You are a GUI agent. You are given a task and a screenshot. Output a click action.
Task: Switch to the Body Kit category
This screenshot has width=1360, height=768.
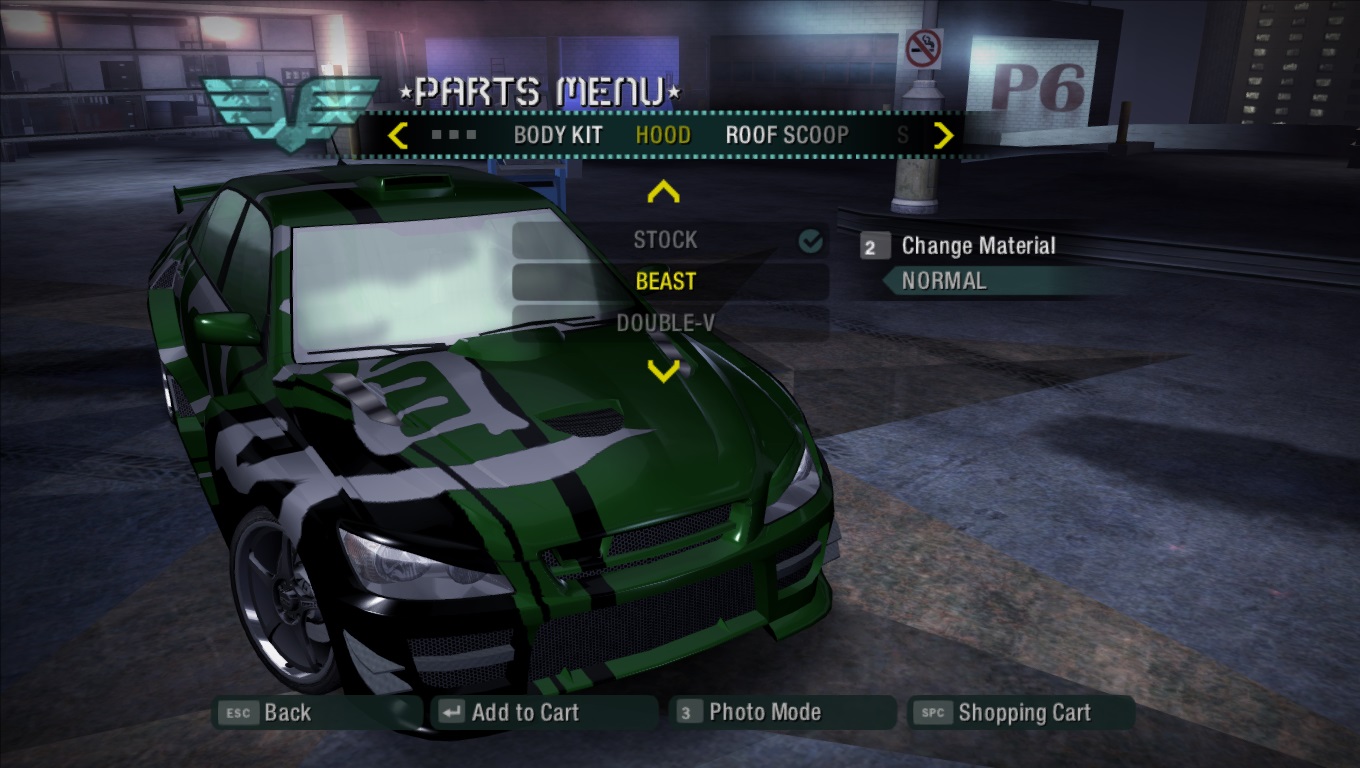tap(558, 135)
